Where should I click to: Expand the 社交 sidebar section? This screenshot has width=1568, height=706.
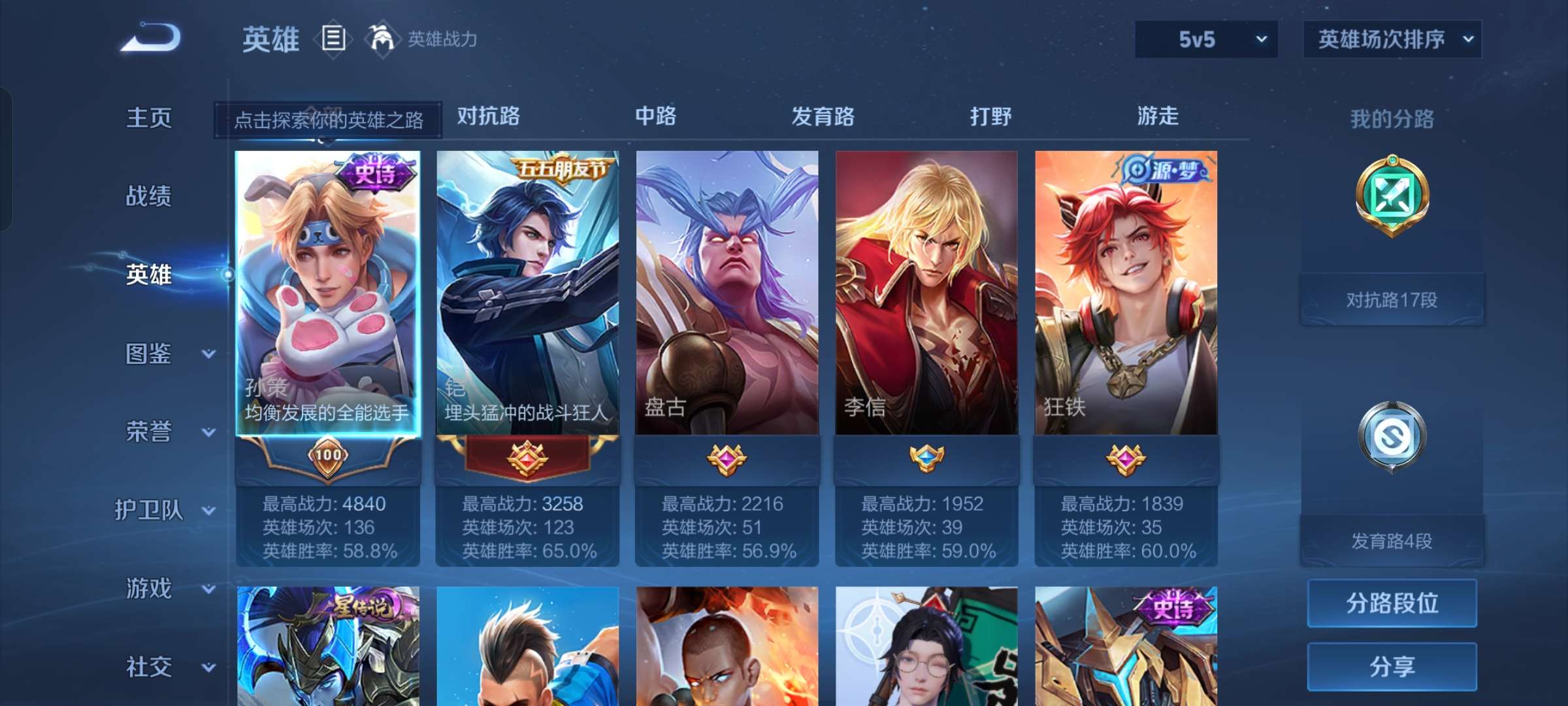coord(150,668)
